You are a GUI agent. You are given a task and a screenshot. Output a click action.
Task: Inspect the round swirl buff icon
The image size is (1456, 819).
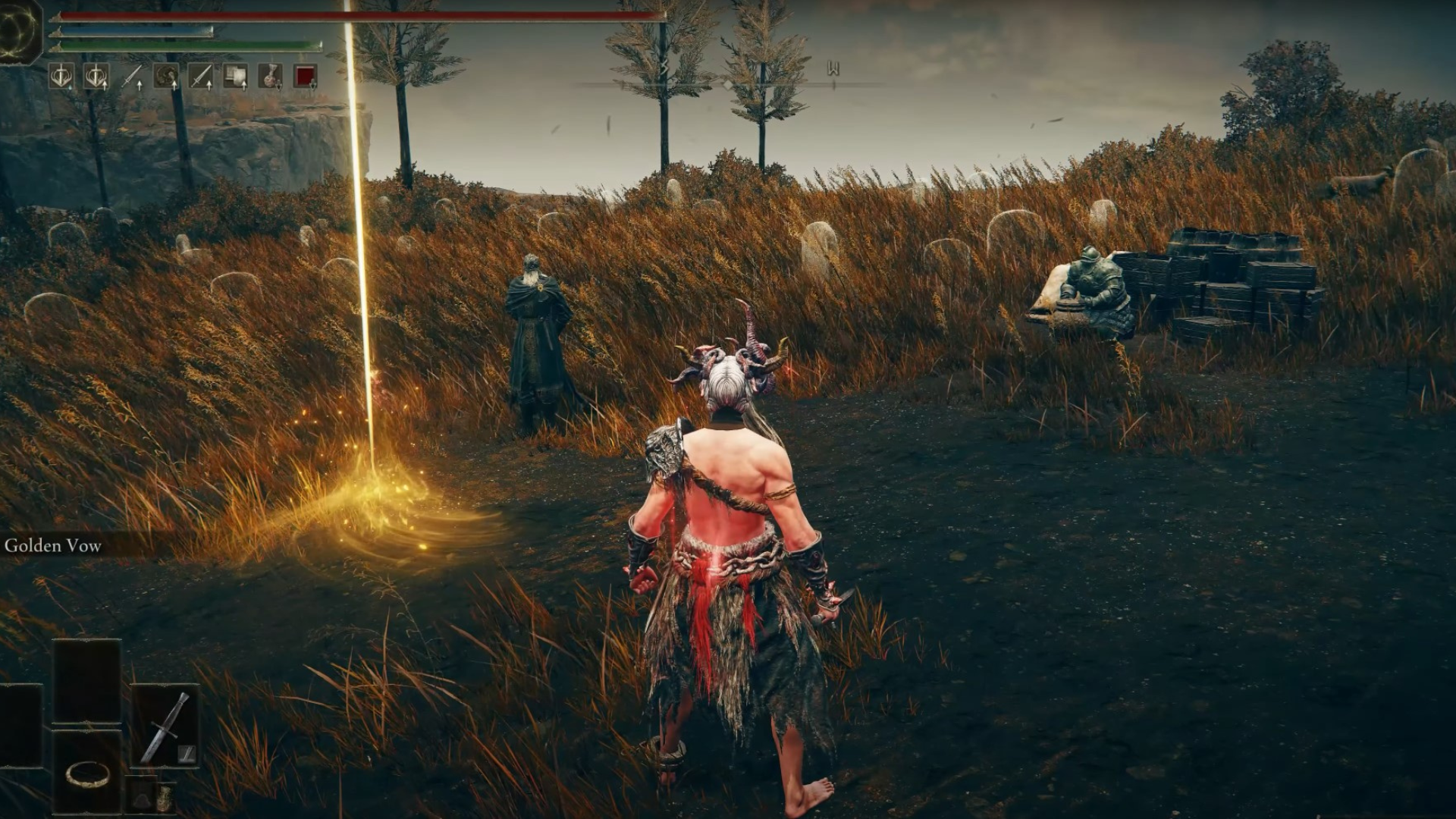pyautogui.click(x=166, y=76)
